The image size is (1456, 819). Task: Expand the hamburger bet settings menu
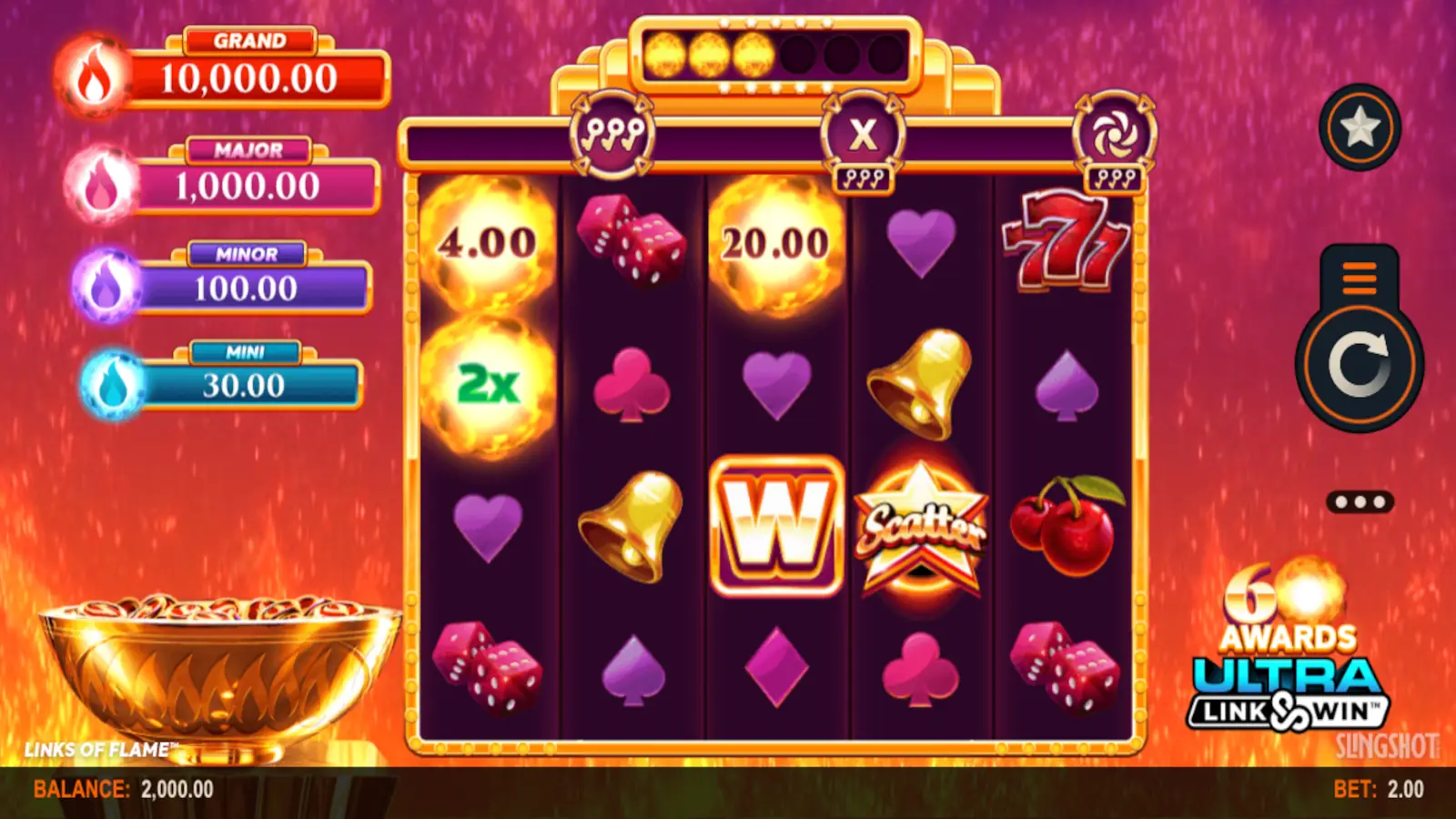pyautogui.click(x=1360, y=279)
